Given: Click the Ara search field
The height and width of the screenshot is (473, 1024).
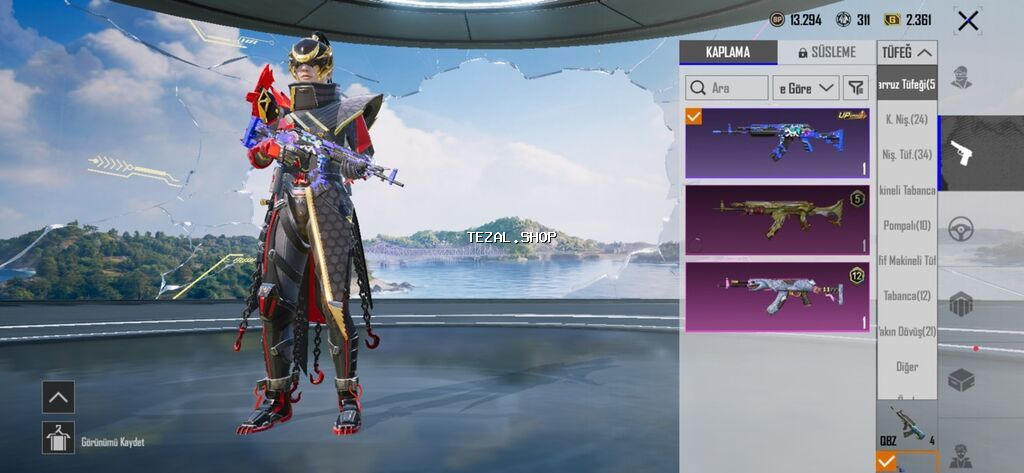Looking at the screenshot, I should click(727, 88).
